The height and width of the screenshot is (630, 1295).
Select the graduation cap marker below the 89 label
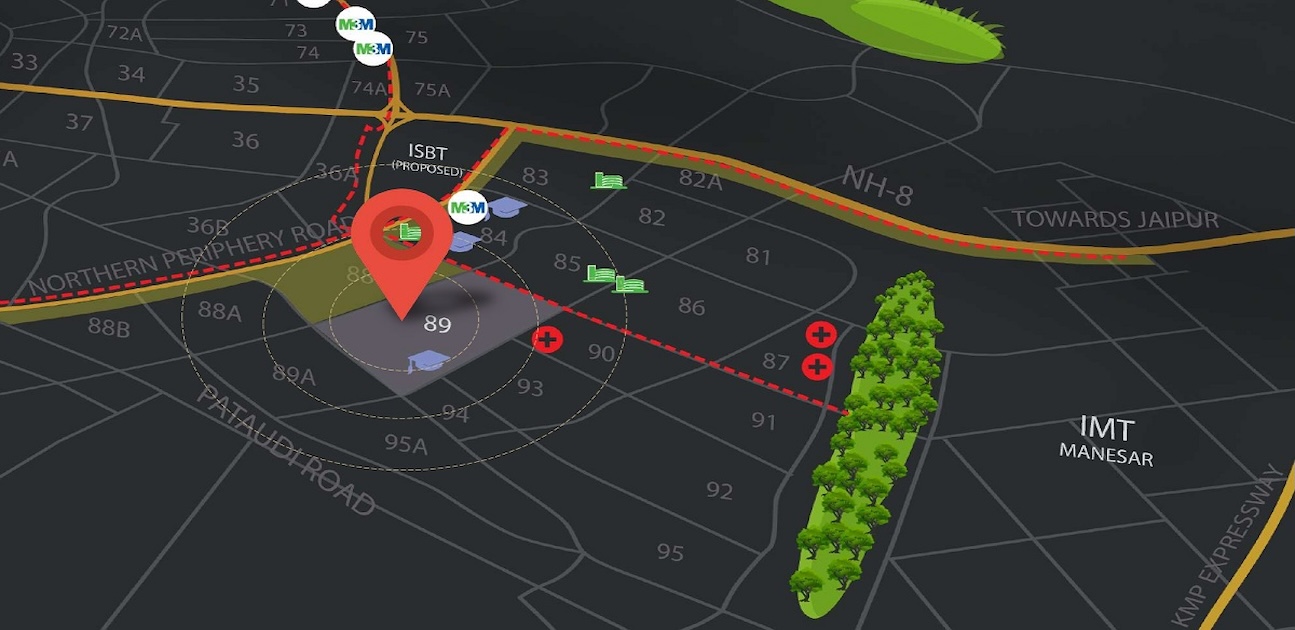point(425,361)
